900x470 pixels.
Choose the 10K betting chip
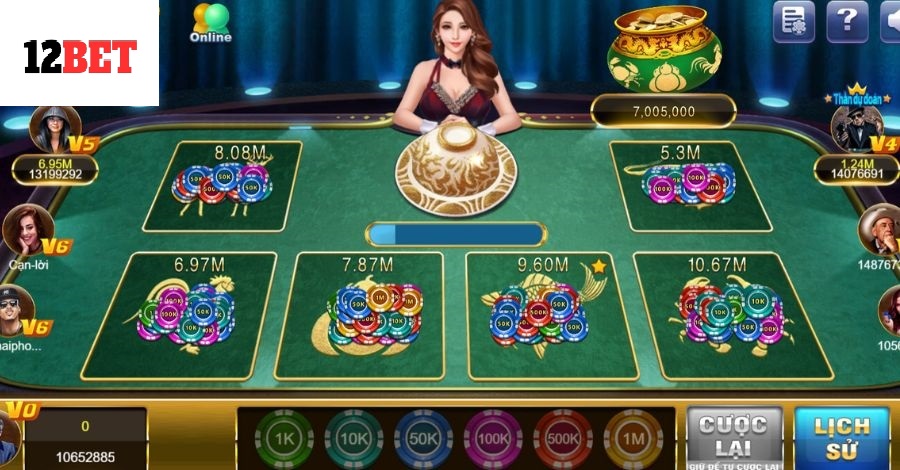[x=353, y=439]
